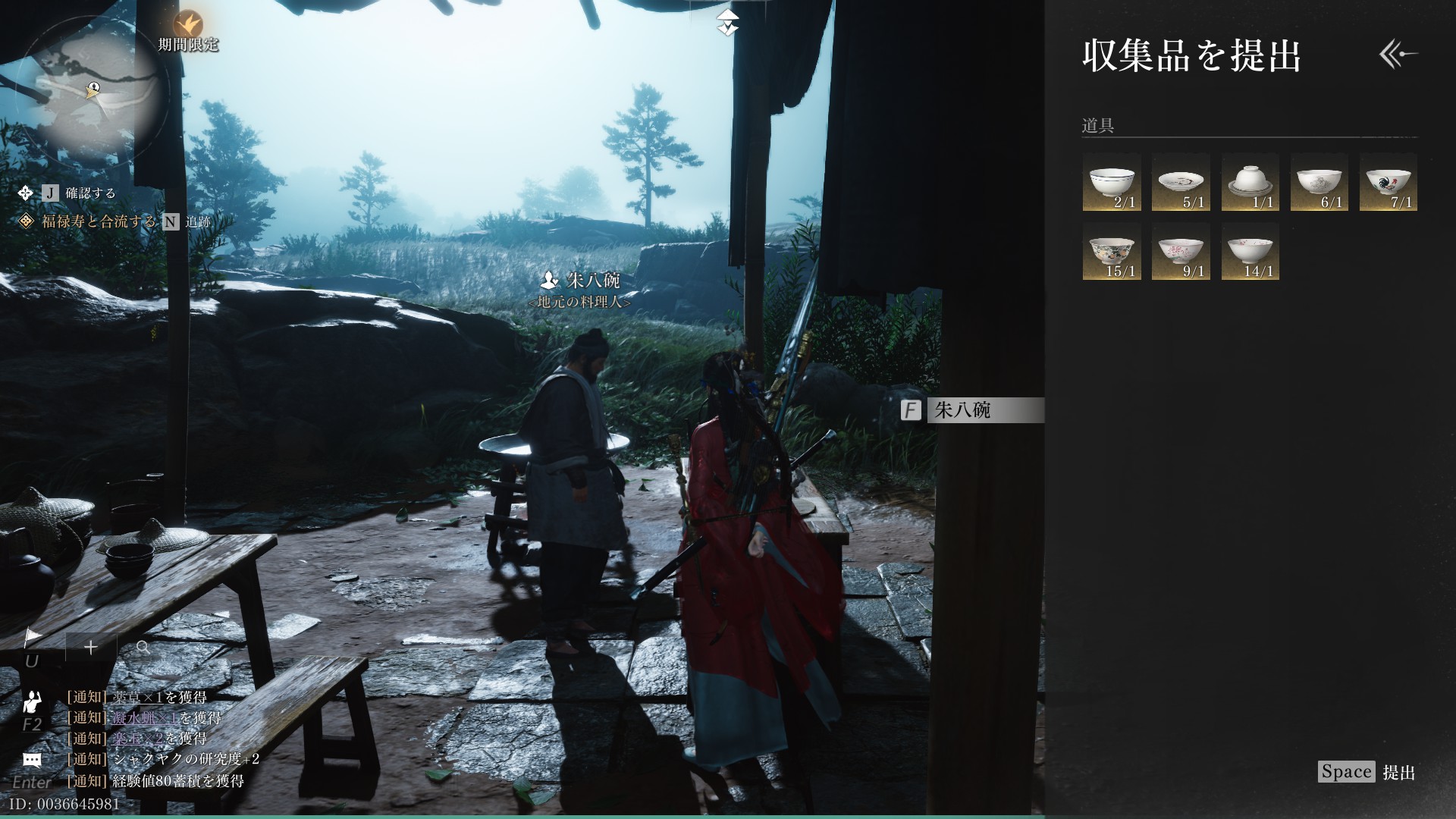Choose the lidded white bowl on saucer
The image size is (1456, 819).
(x=1250, y=183)
